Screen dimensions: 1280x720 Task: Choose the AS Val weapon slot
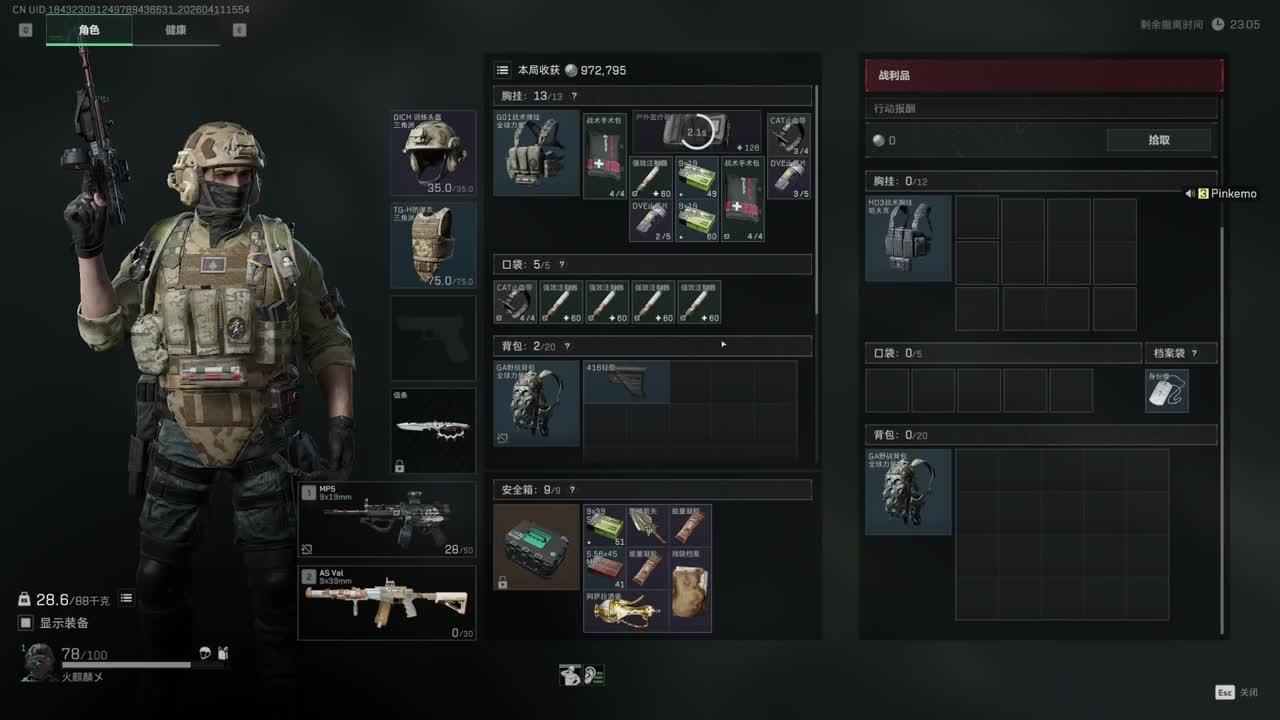(x=387, y=603)
